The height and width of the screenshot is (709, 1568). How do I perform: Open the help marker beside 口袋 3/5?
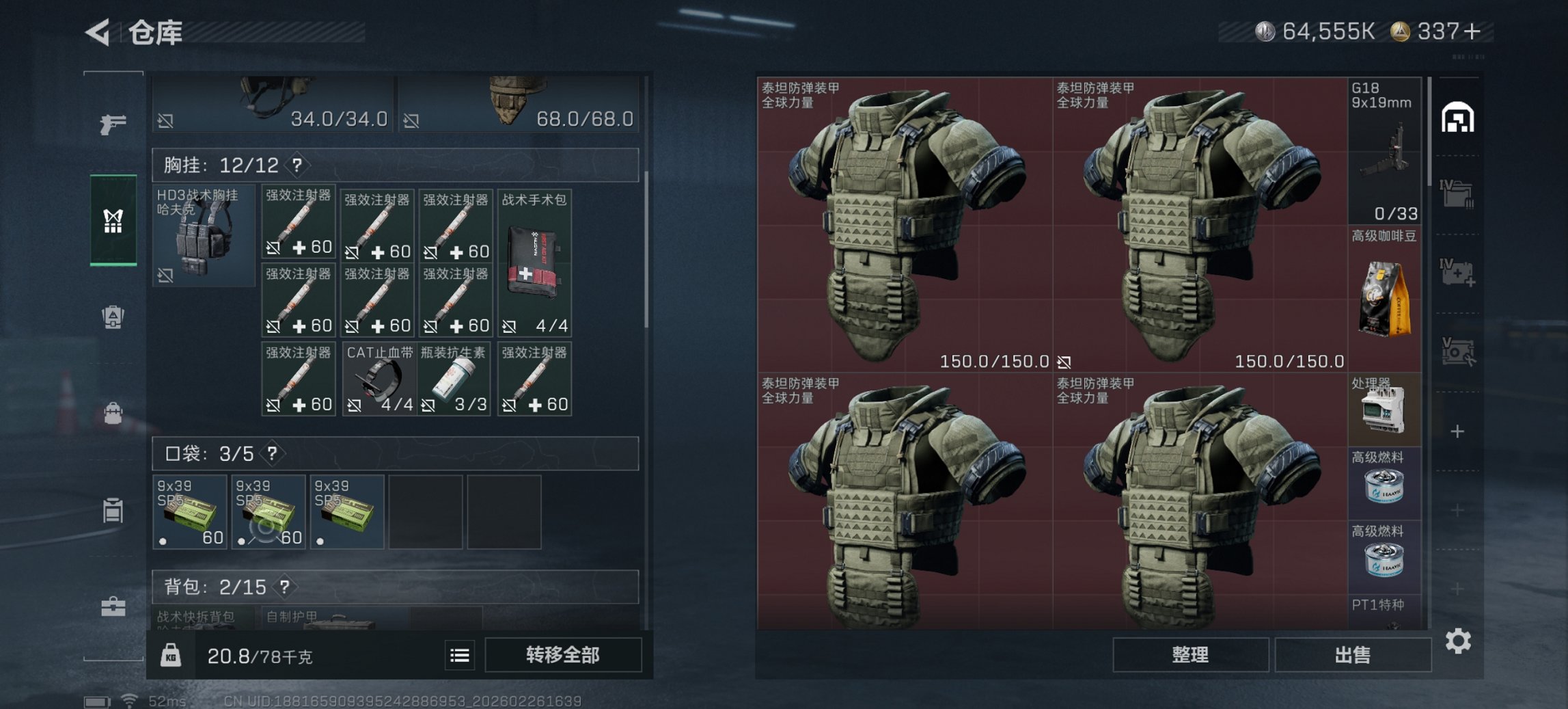271,453
